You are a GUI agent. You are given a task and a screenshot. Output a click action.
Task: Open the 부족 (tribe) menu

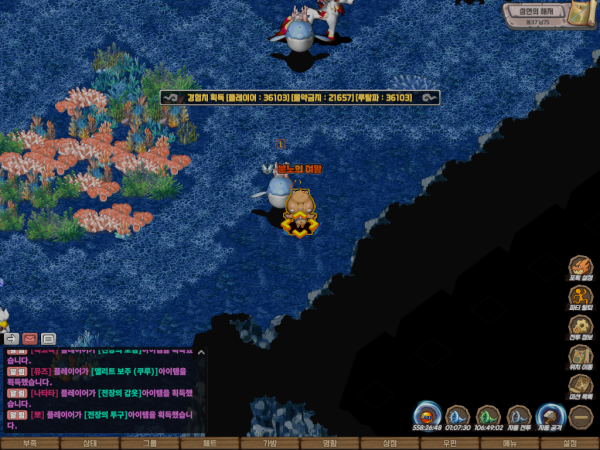[30, 442]
